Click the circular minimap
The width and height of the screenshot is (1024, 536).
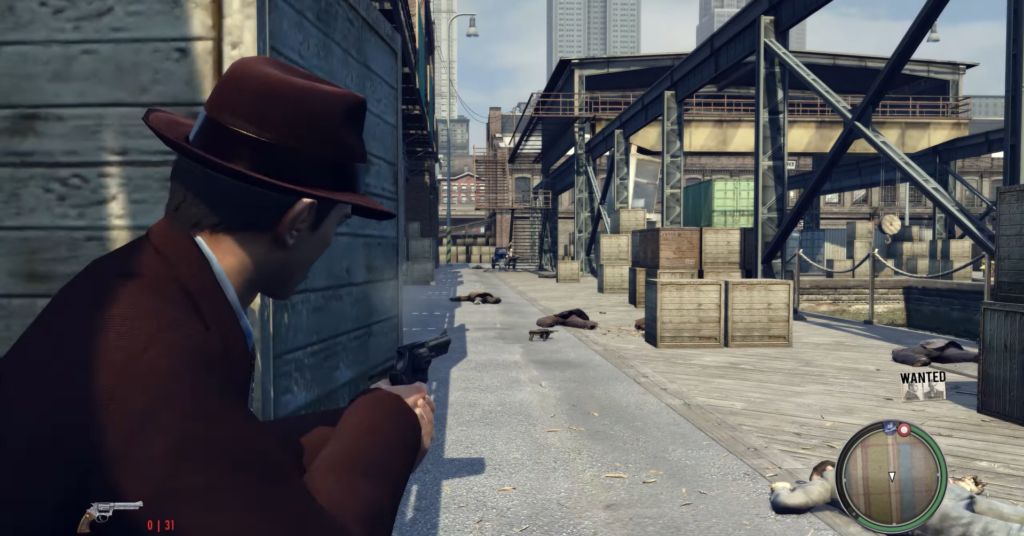[x=890, y=475]
